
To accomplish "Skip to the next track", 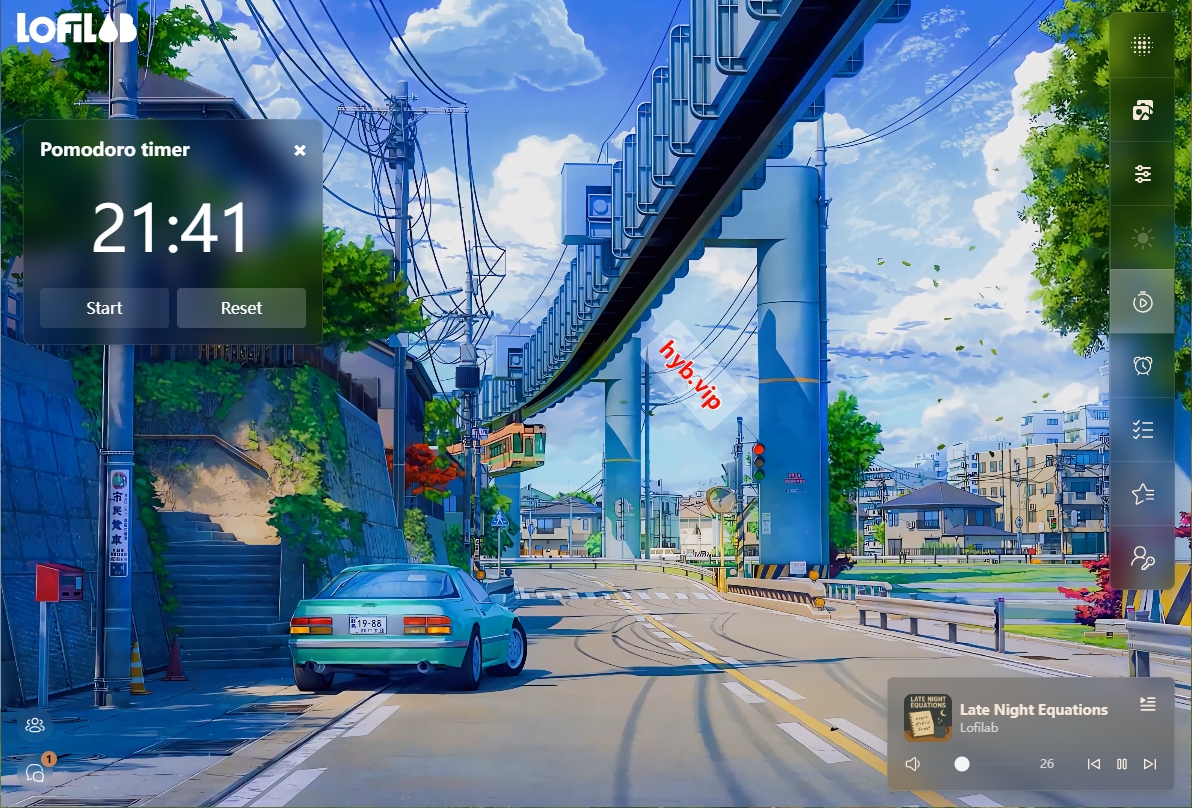I will click(1150, 764).
